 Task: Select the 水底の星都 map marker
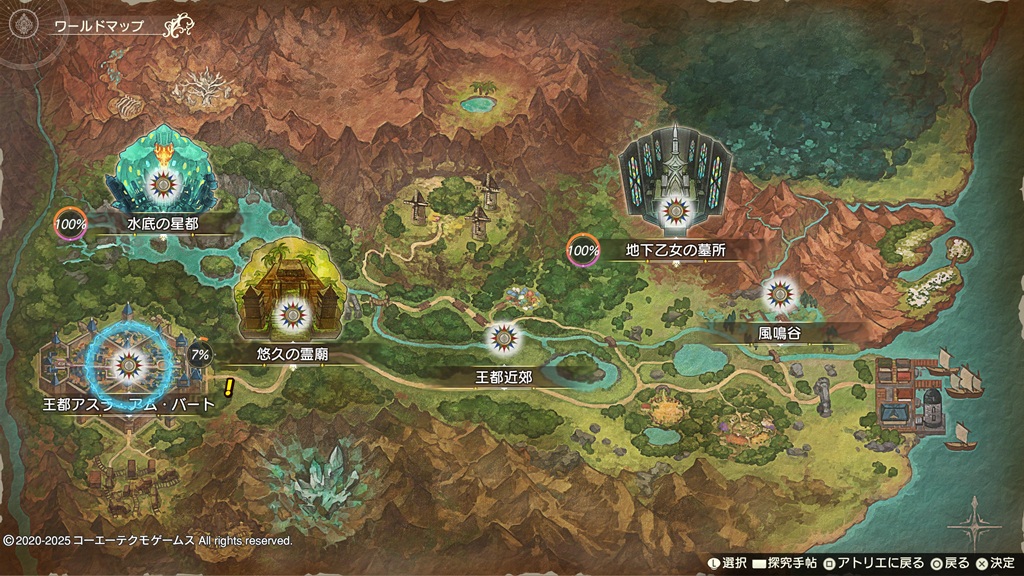[x=163, y=183]
